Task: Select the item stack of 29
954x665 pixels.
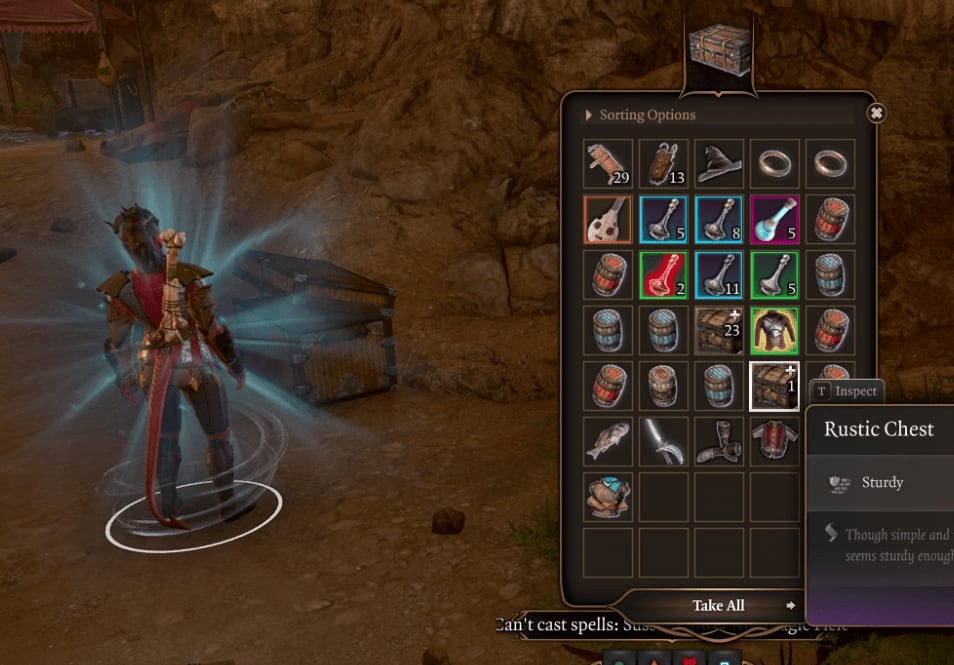Action: click(x=609, y=164)
